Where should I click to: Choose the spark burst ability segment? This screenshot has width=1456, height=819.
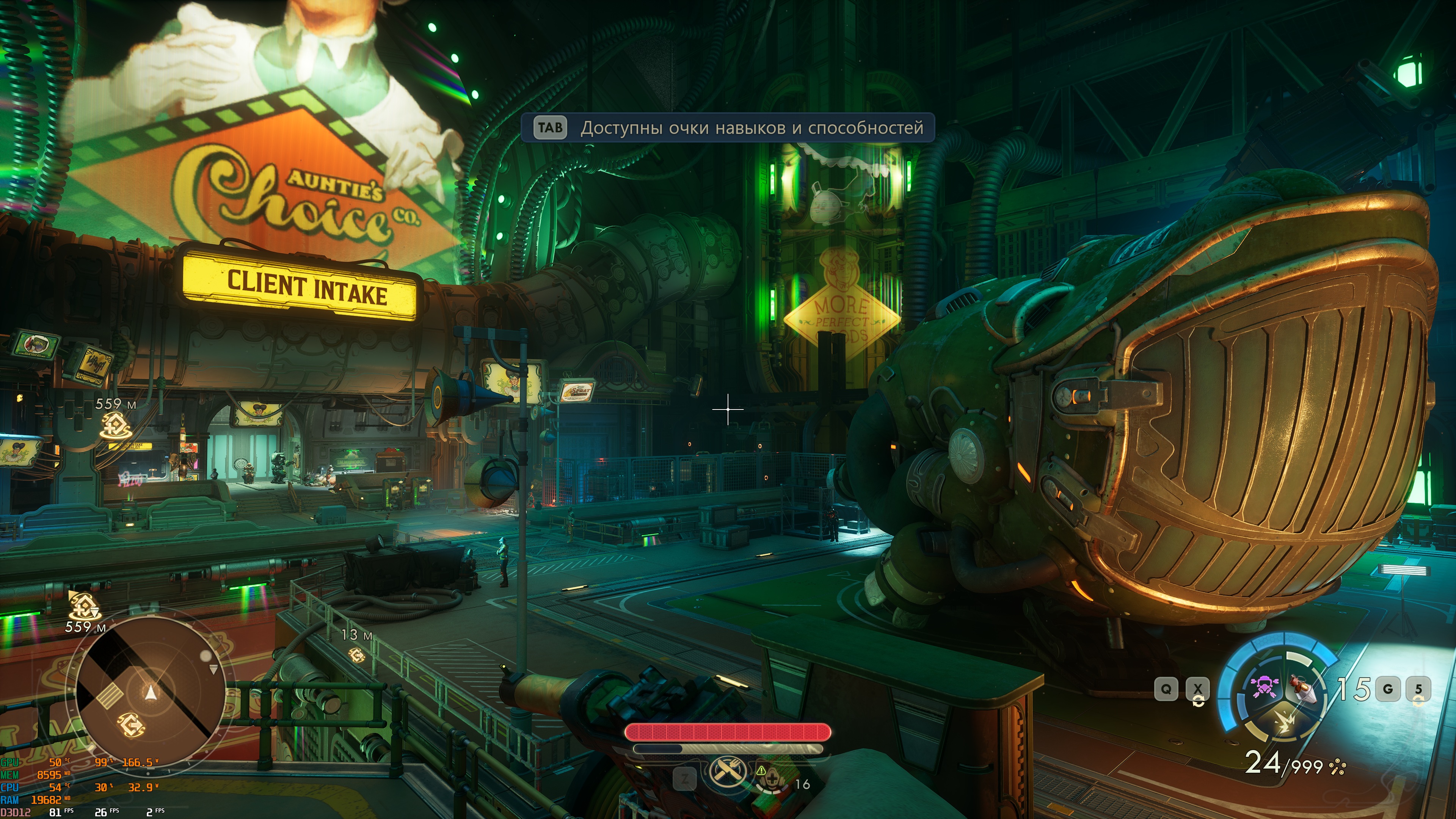click(x=1284, y=722)
